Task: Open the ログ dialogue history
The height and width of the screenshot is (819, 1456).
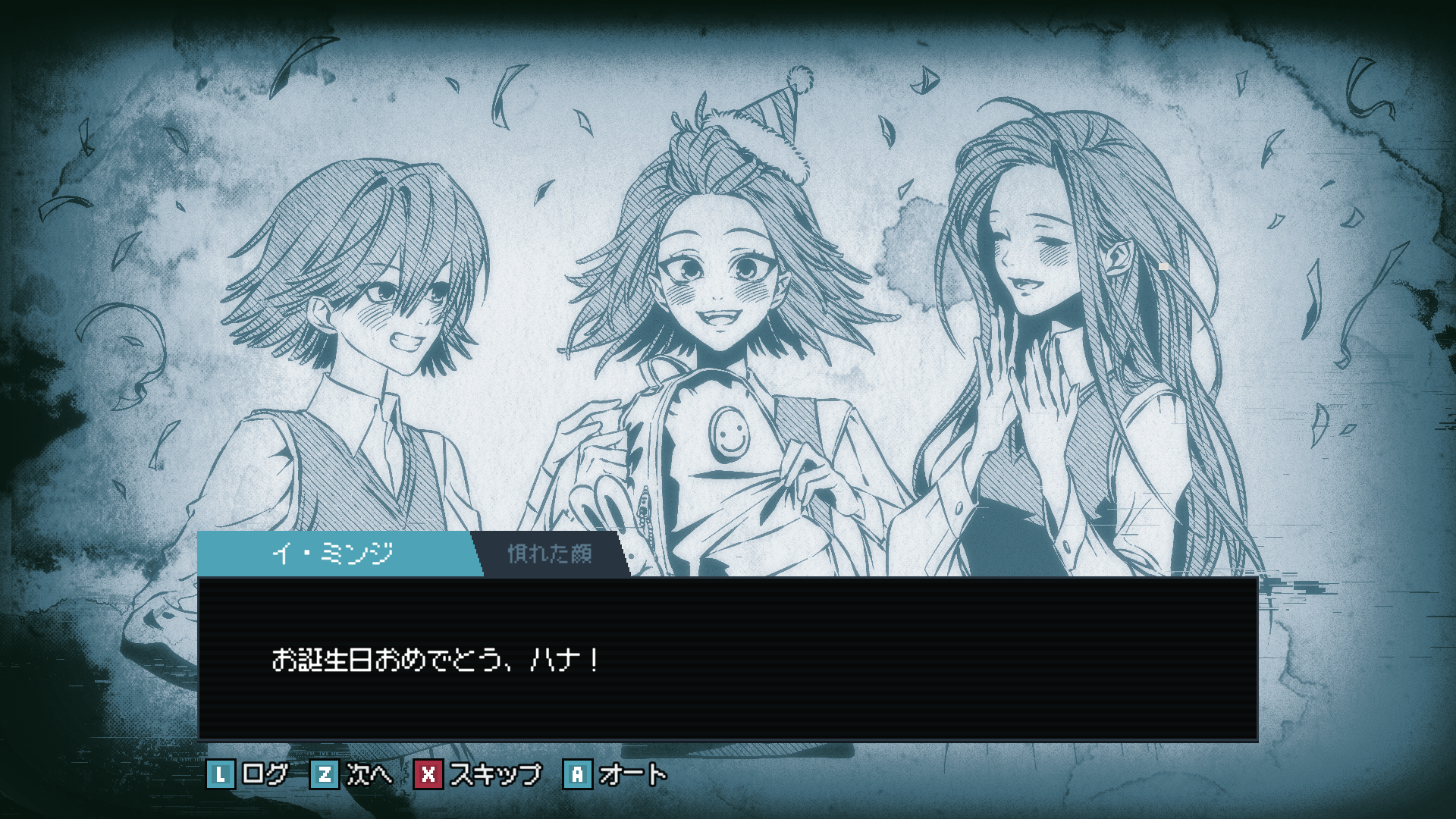Action: 265,774
